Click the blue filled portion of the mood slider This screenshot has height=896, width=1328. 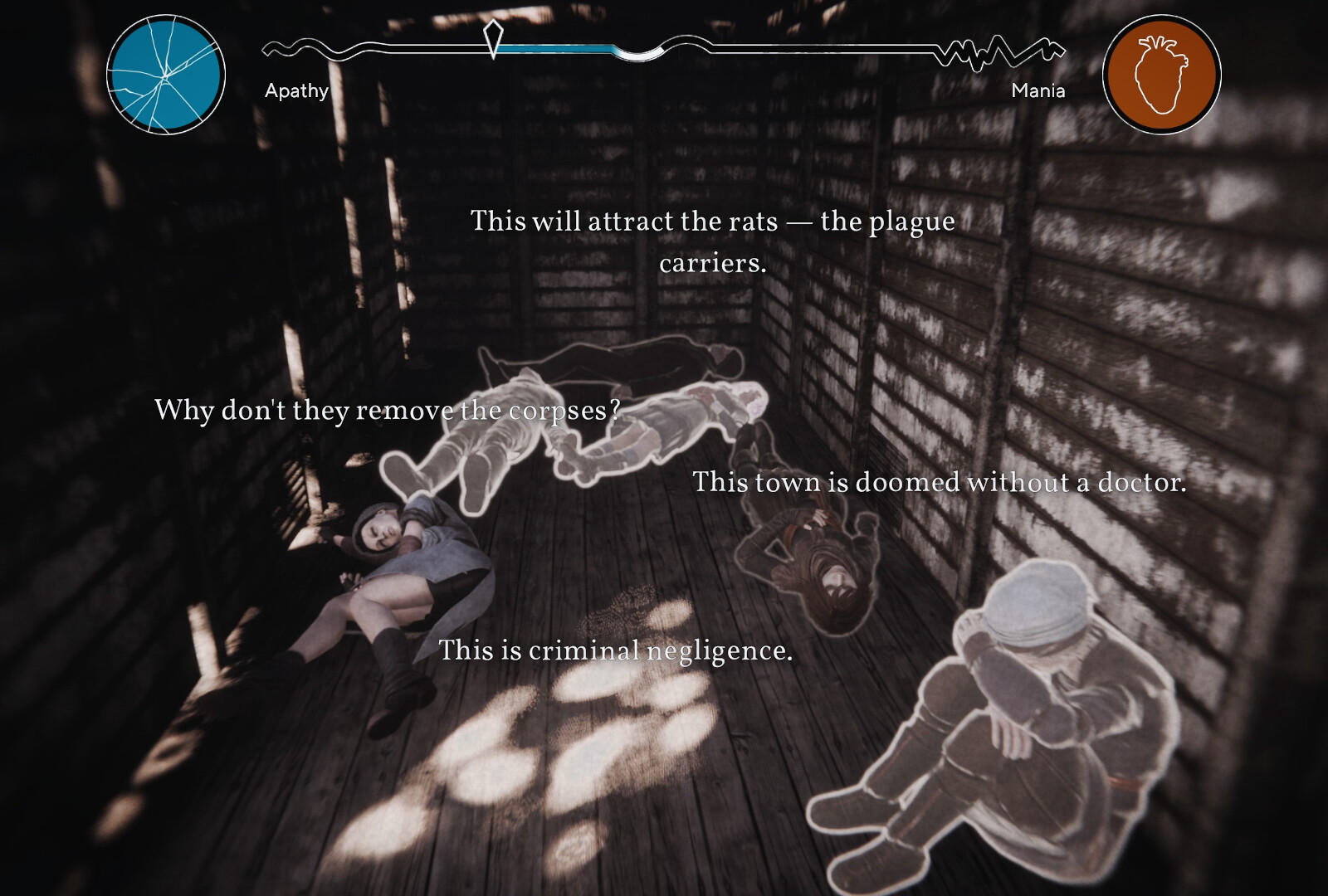[x=556, y=46]
